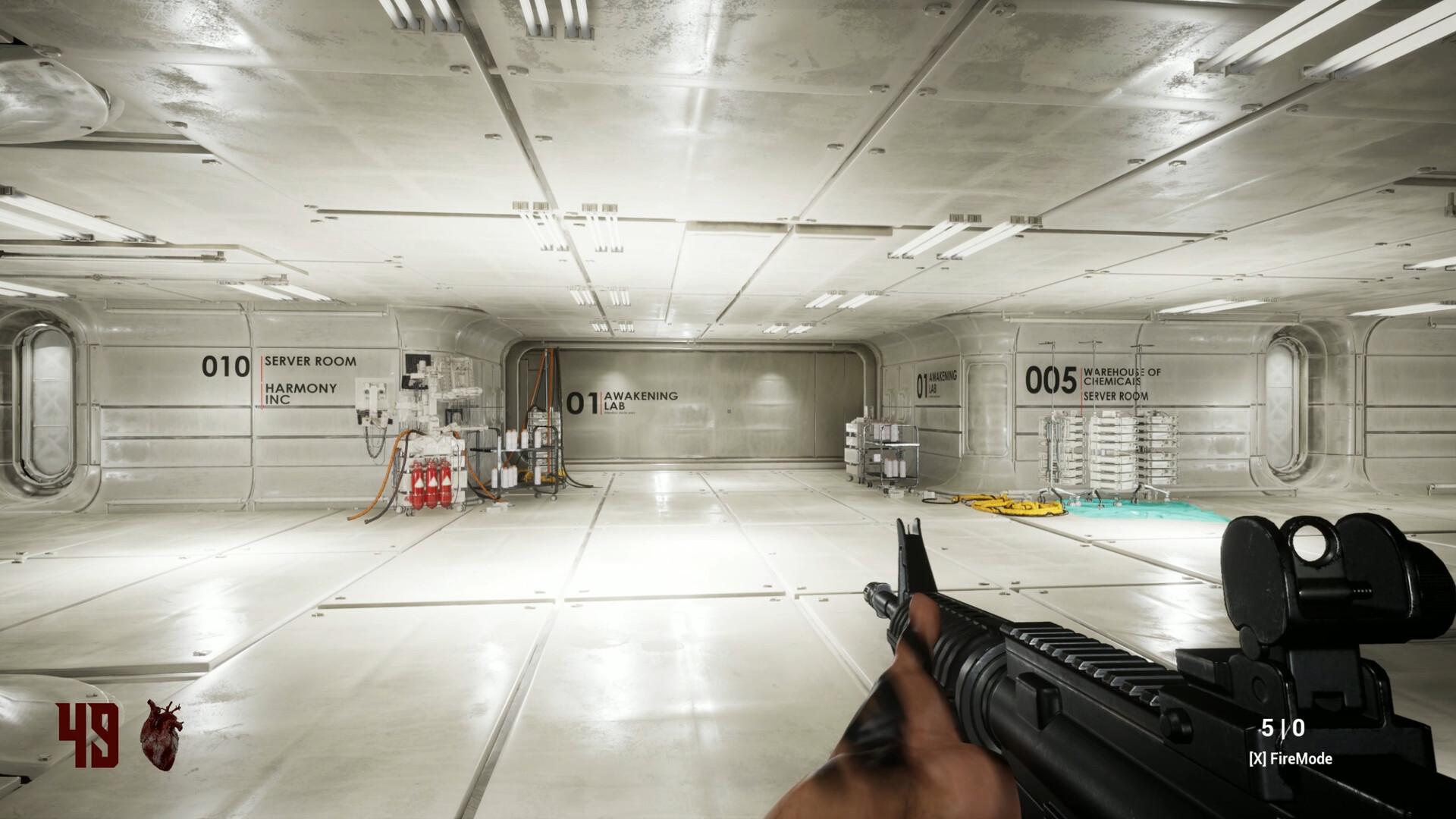Click the anatomical heart health icon
Viewport: 1456px width, 819px height.
[161, 735]
